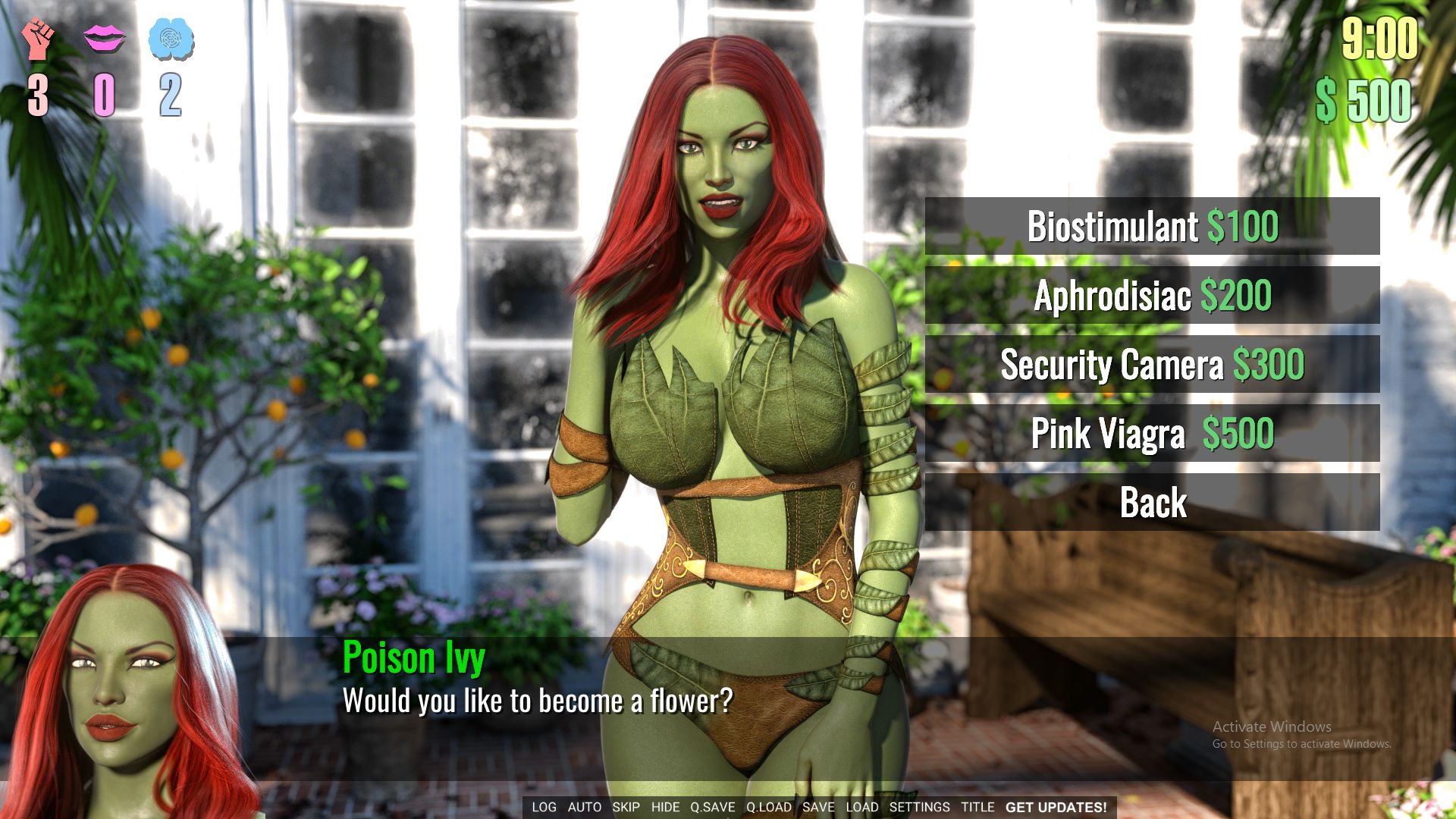Open the LOAD game screen

[863, 807]
